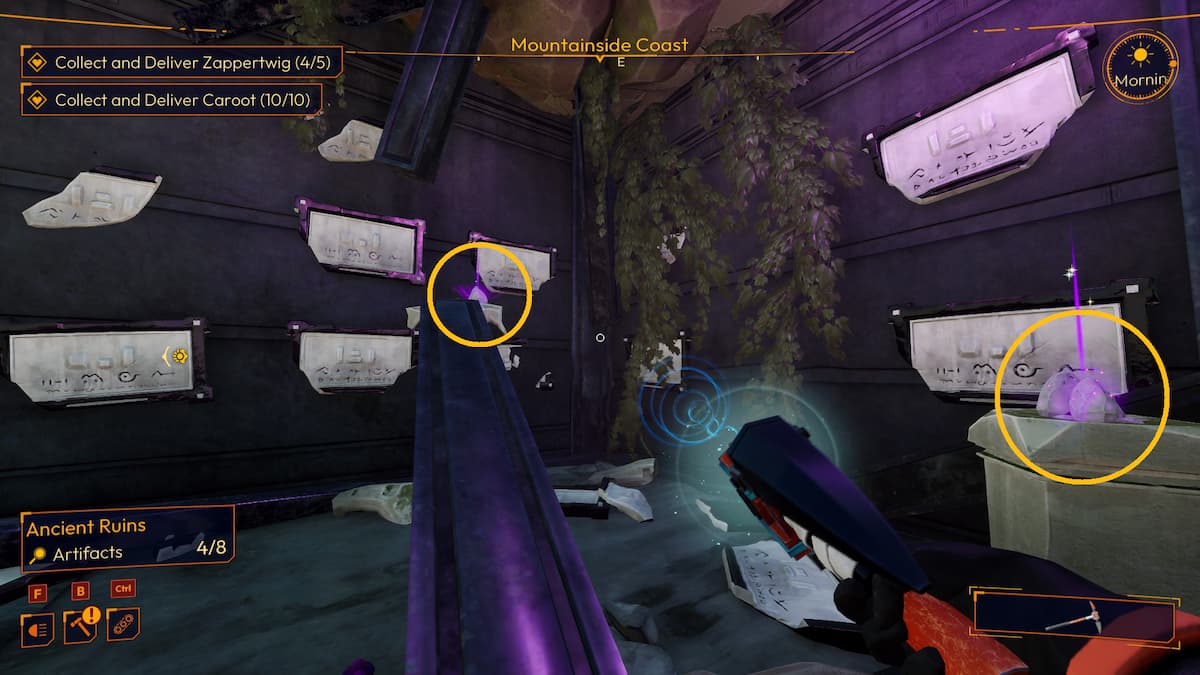Toggle the flashlight icon
The height and width of the screenshot is (675, 1200).
click(37, 628)
